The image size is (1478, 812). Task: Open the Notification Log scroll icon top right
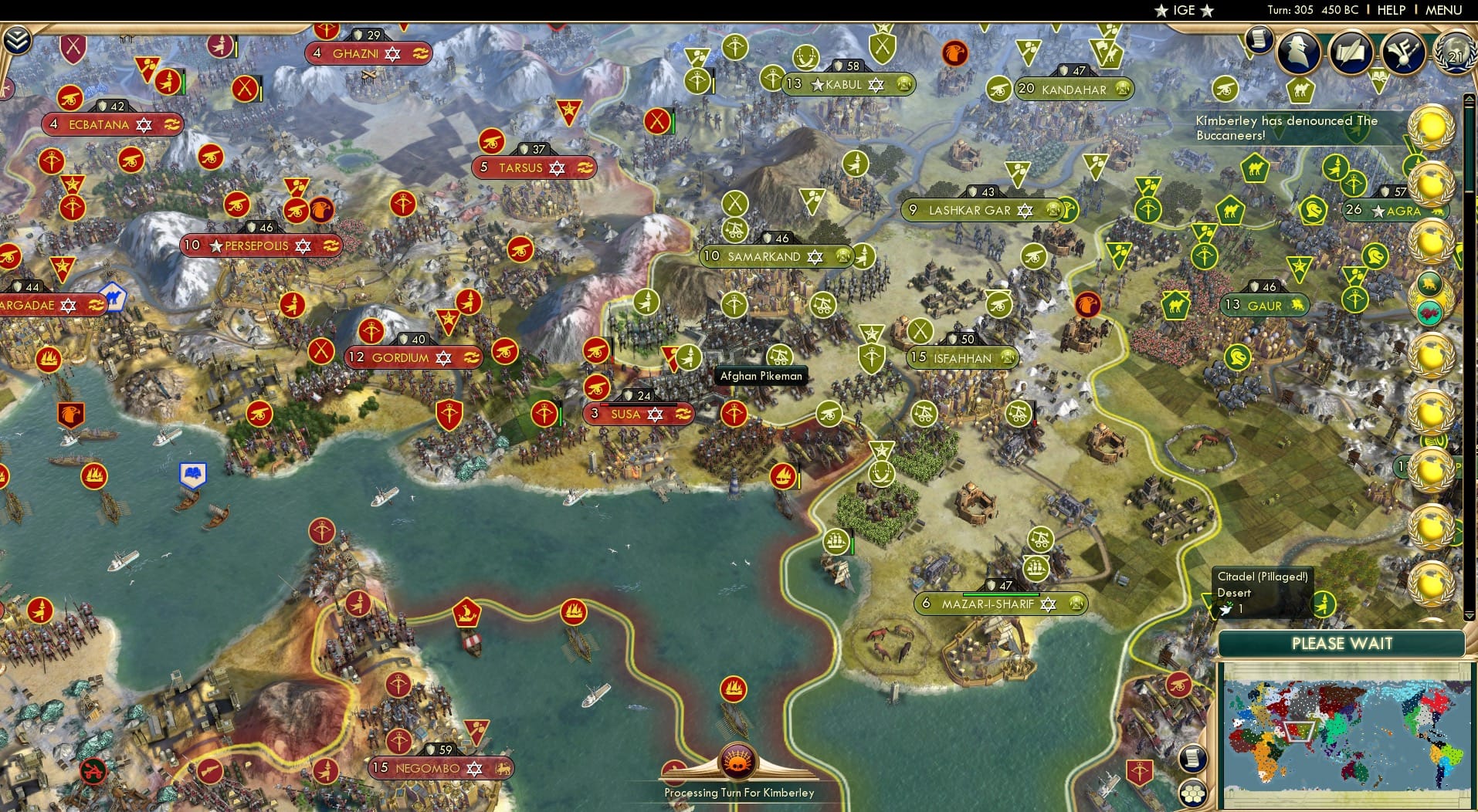(1259, 40)
